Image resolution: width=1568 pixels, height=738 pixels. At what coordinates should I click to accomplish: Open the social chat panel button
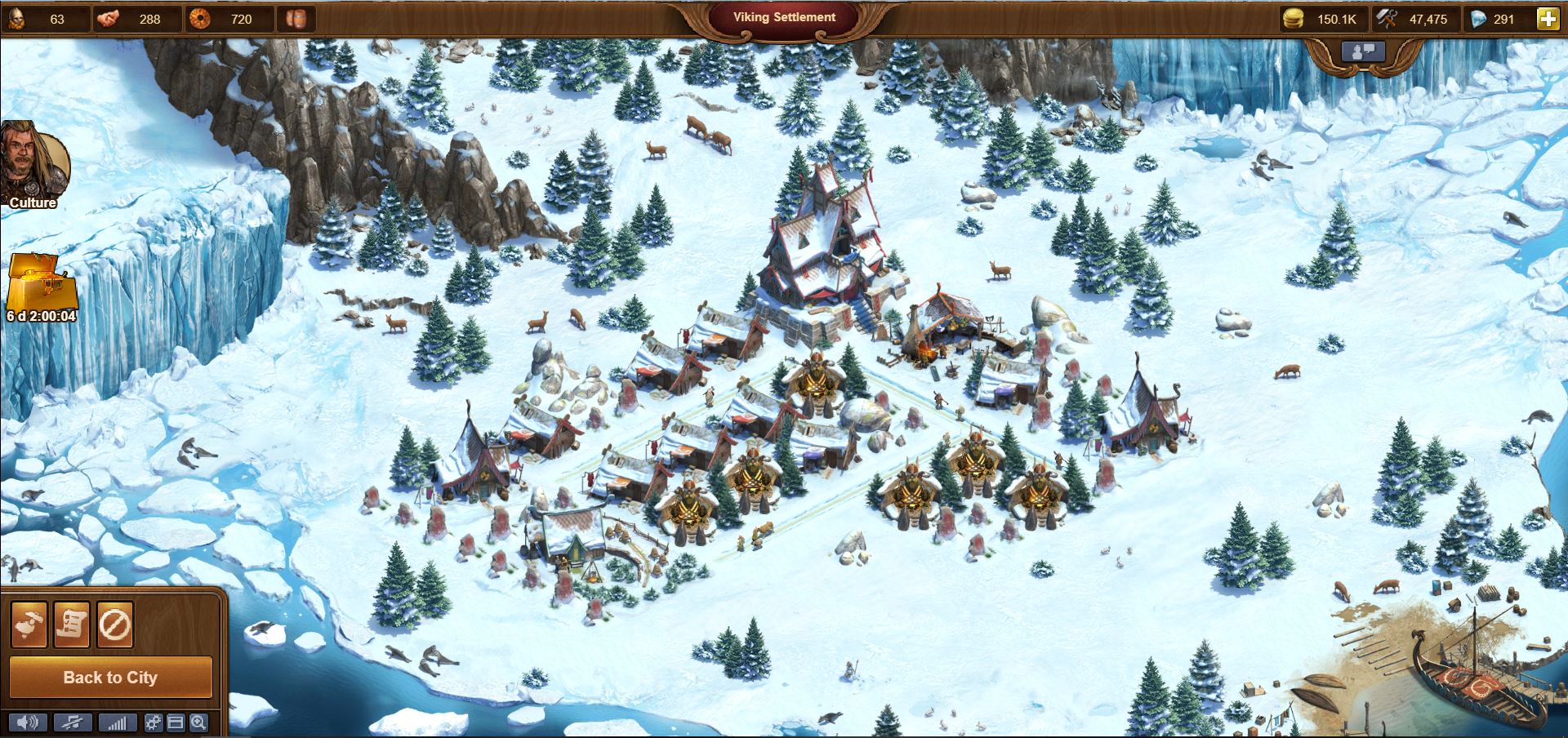tap(1363, 51)
